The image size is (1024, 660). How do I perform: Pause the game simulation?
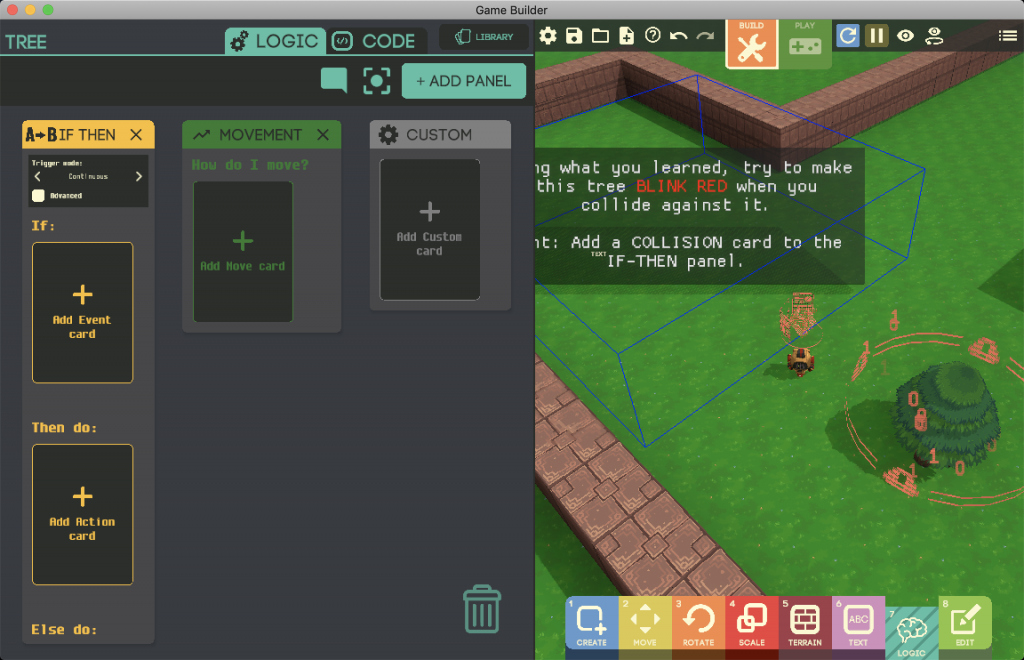[876, 36]
